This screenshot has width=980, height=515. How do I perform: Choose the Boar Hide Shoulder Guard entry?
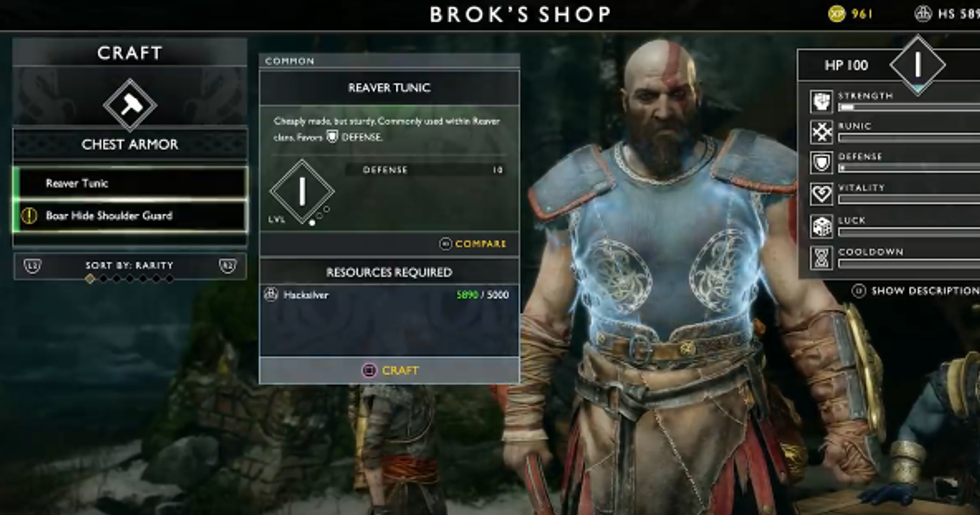[130, 216]
